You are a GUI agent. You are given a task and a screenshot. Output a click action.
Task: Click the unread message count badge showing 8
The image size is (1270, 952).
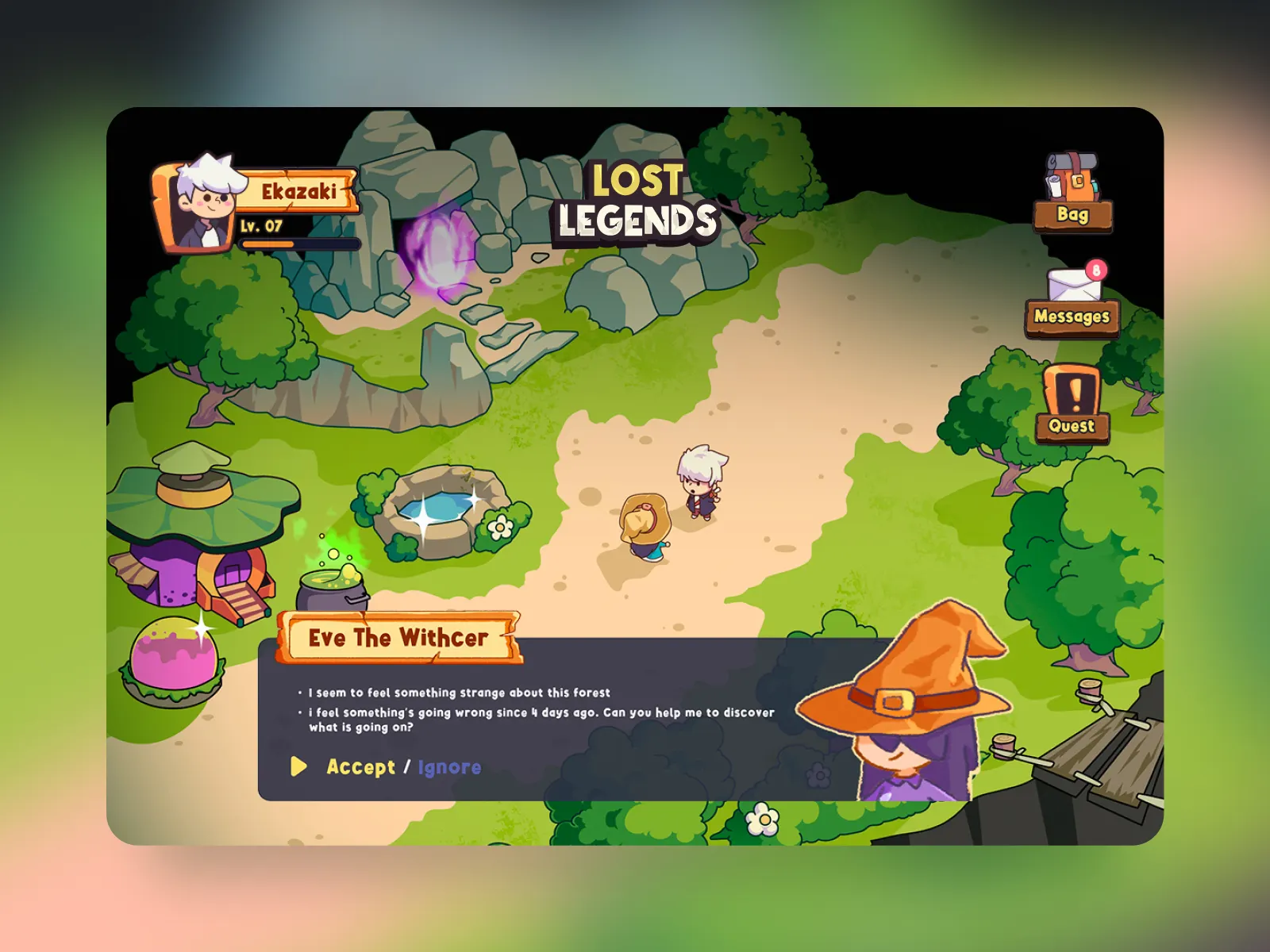click(1098, 268)
